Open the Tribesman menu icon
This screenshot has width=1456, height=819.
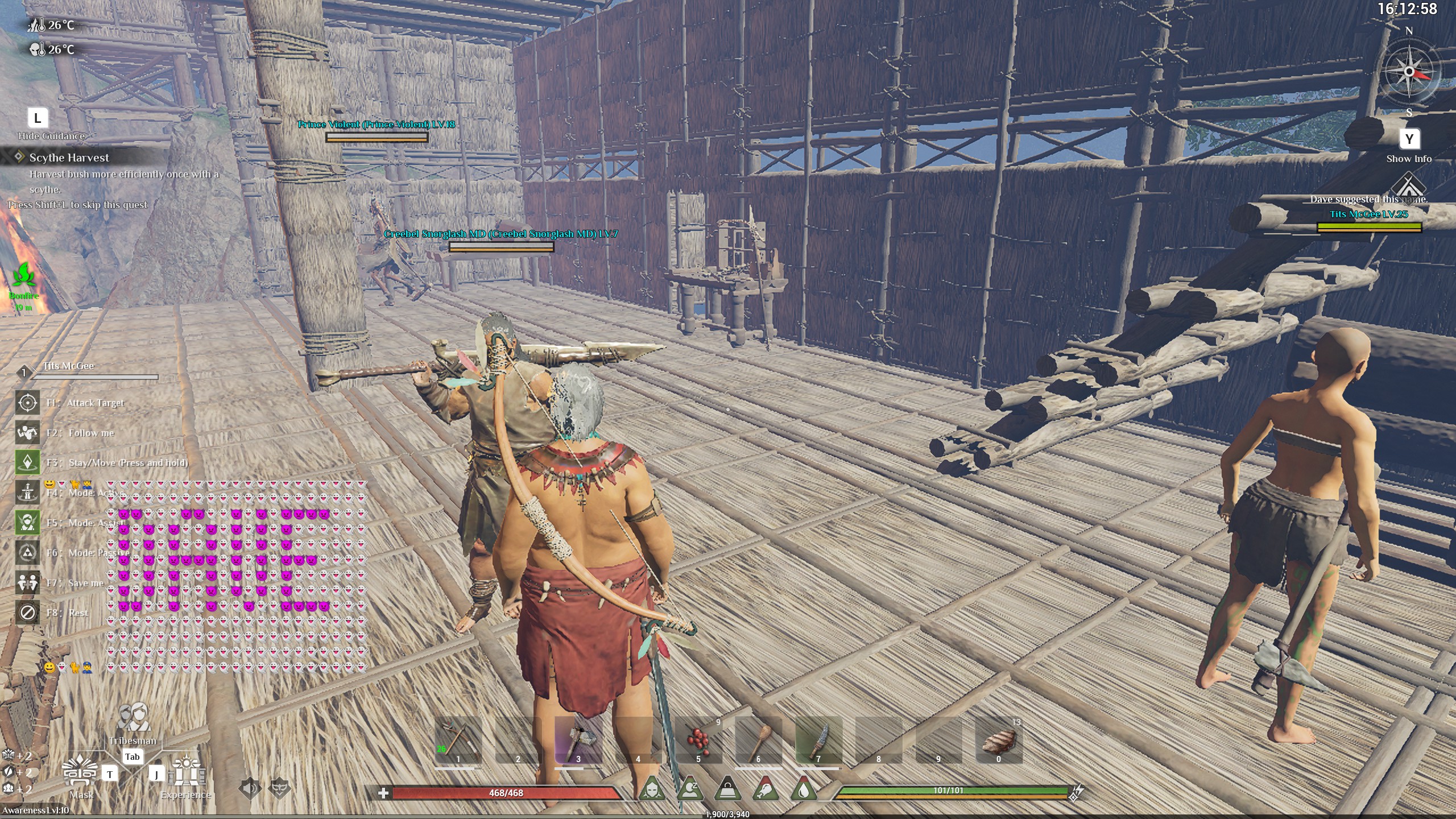(x=133, y=718)
